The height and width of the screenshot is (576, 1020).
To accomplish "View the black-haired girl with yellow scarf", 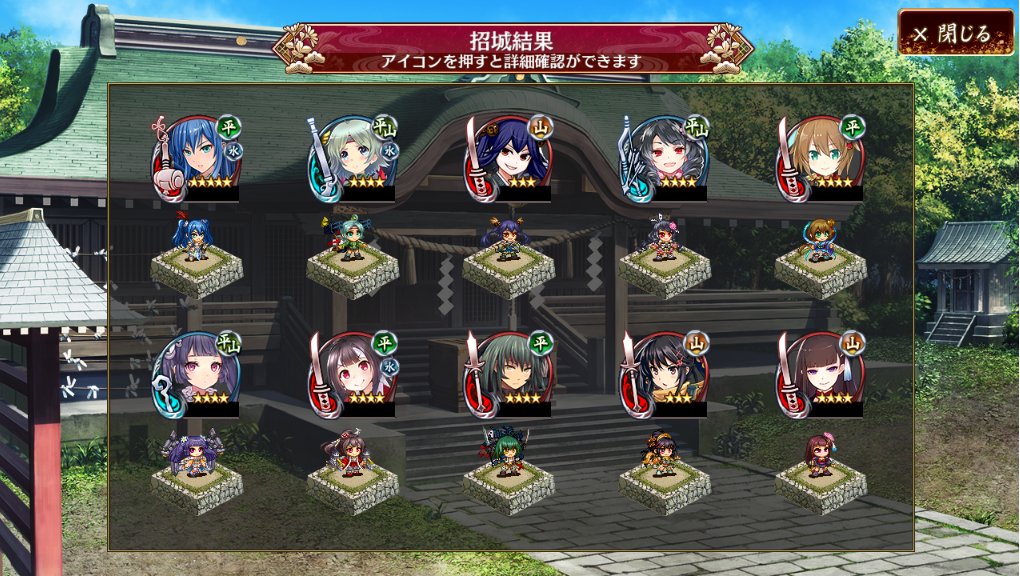I will point(667,373).
